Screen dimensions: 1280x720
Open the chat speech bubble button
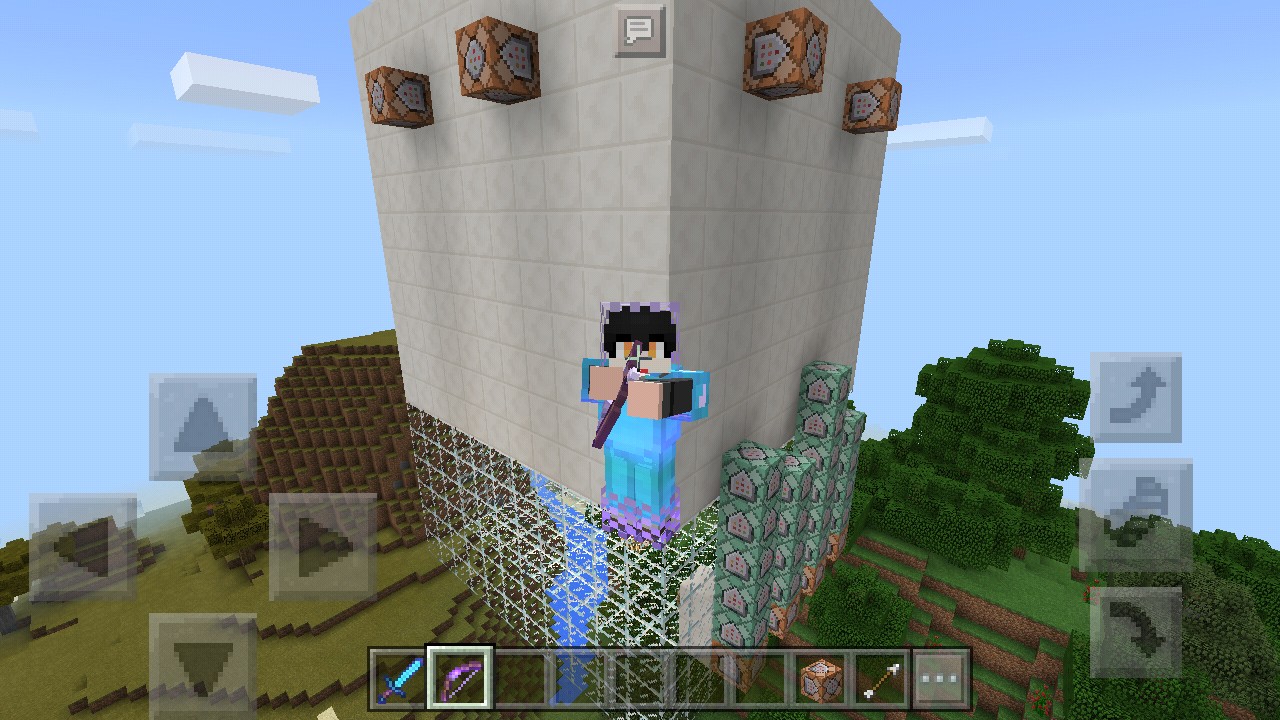point(639,31)
